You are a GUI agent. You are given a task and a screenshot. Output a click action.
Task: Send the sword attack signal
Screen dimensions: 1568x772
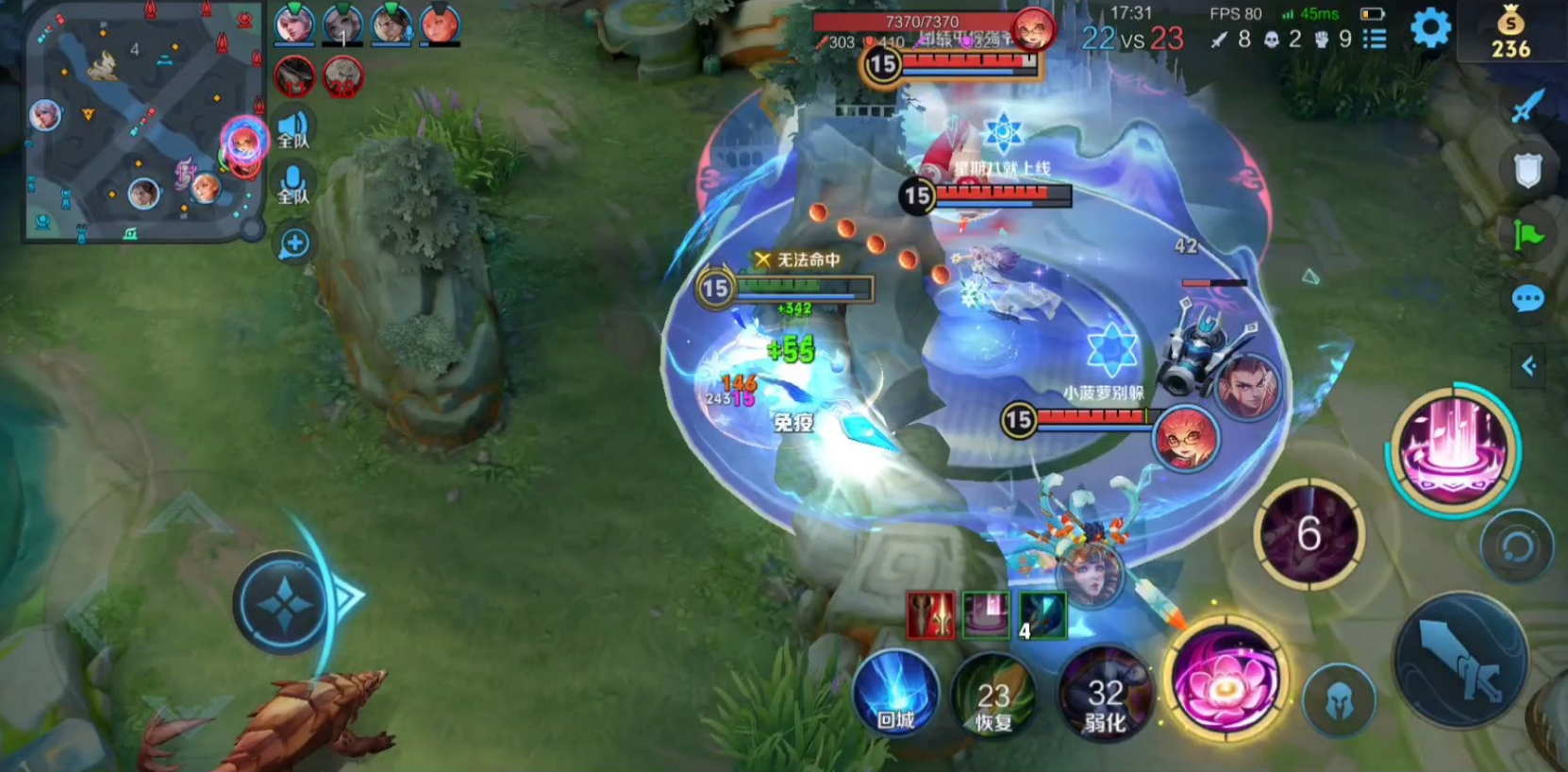(1527, 107)
